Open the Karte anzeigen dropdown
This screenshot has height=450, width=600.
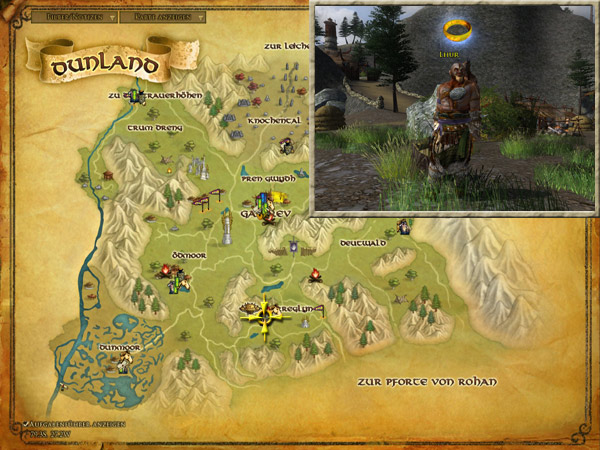(x=168, y=17)
